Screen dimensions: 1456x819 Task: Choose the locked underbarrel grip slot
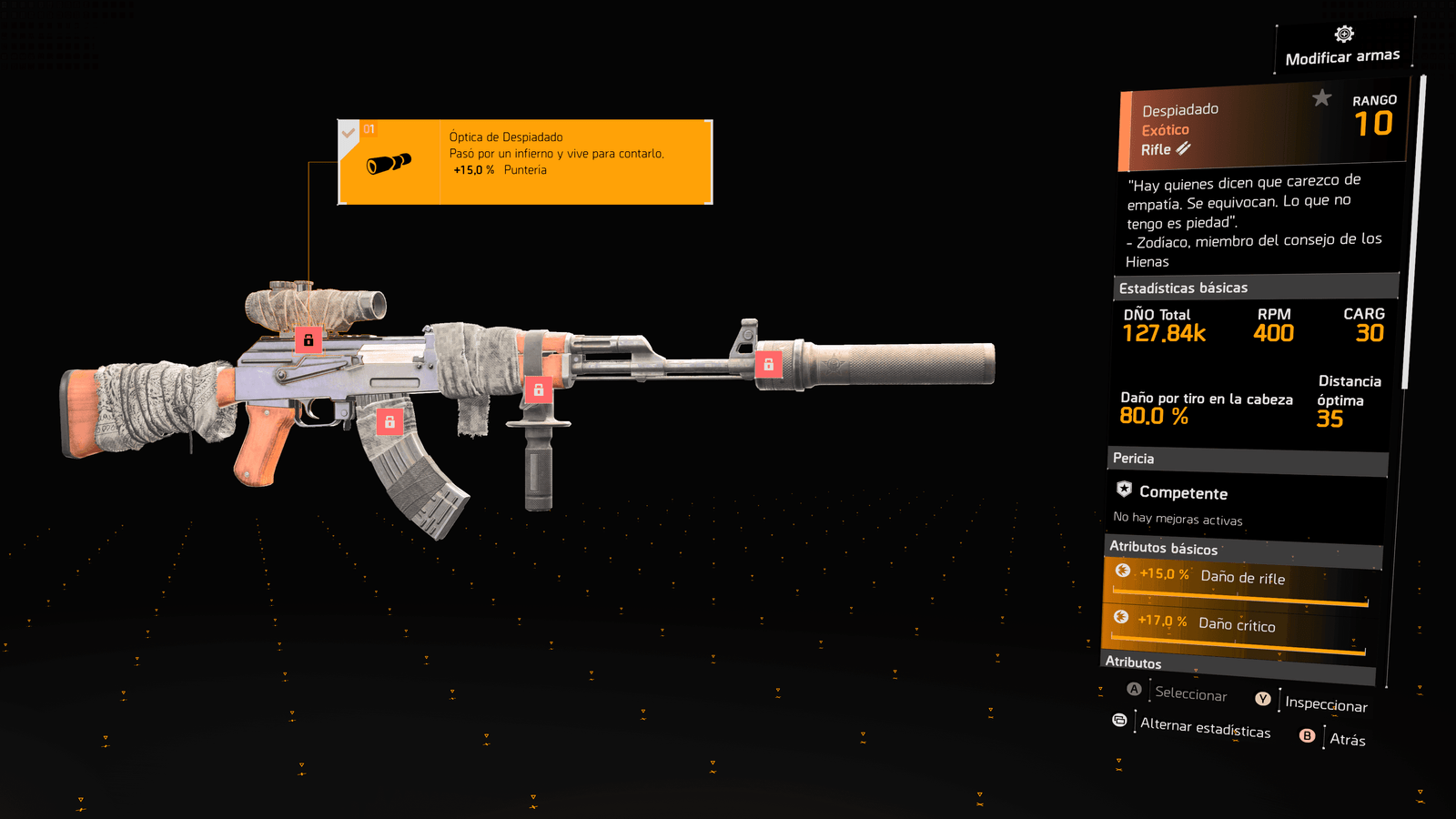(539, 389)
